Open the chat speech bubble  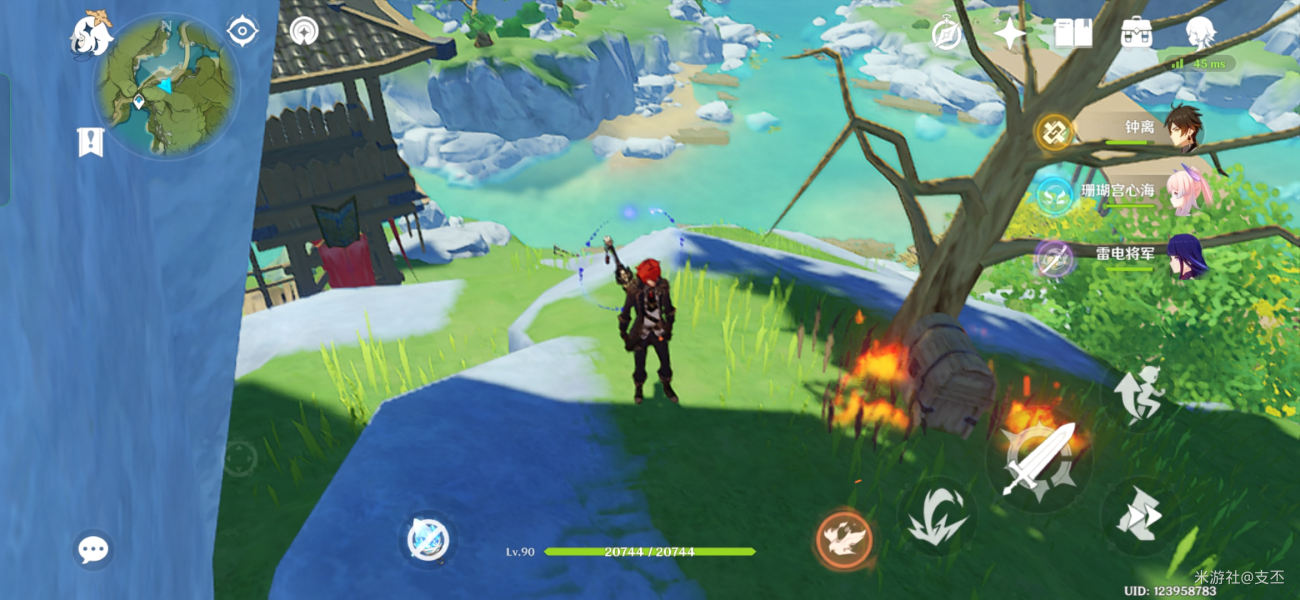[x=93, y=549]
